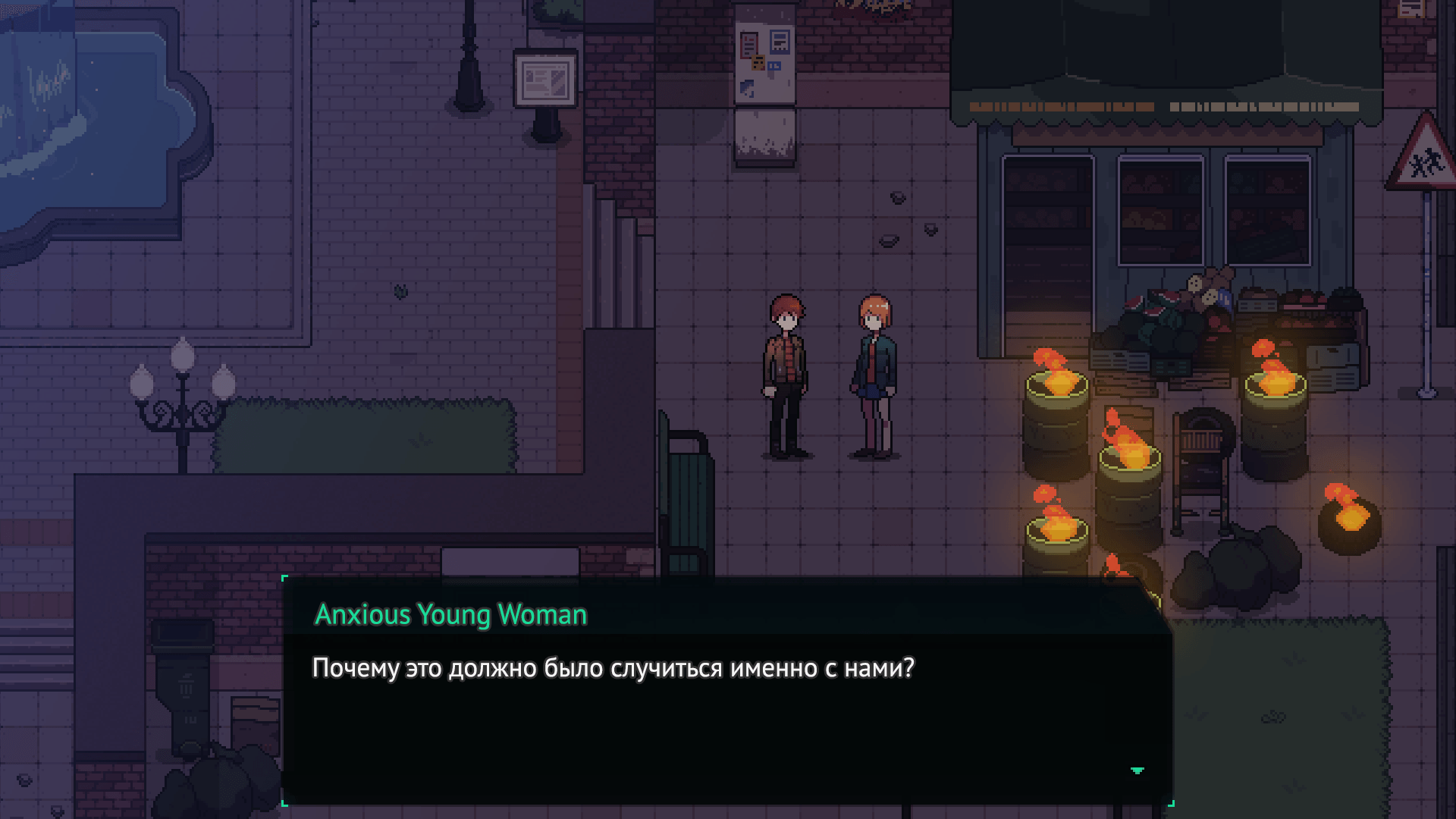Click the Anxious Young Woman name label
The width and height of the screenshot is (1456, 819).
tap(450, 614)
